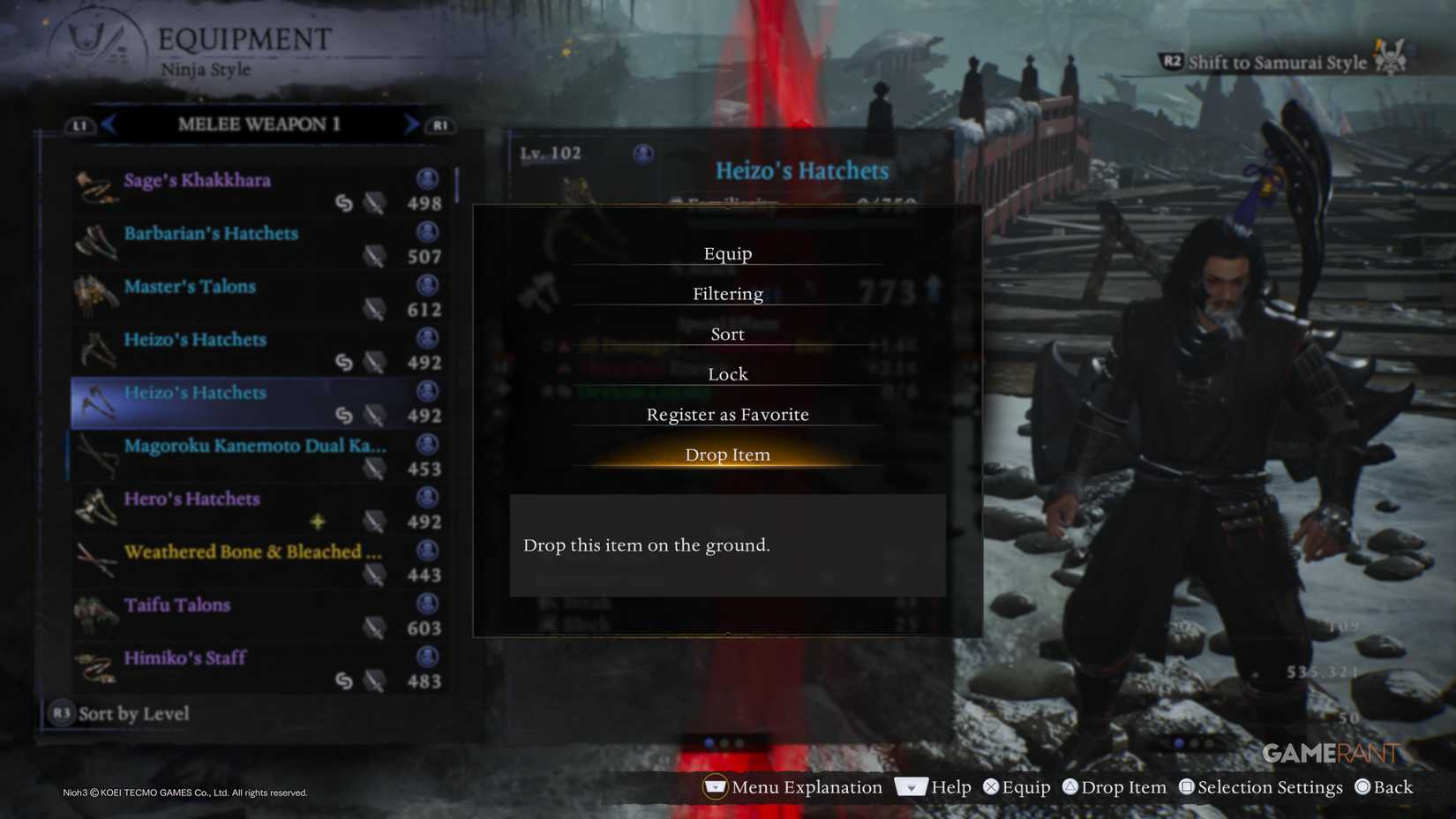Choose Equip from the context menu
The height and width of the screenshot is (819, 1456).
click(726, 253)
